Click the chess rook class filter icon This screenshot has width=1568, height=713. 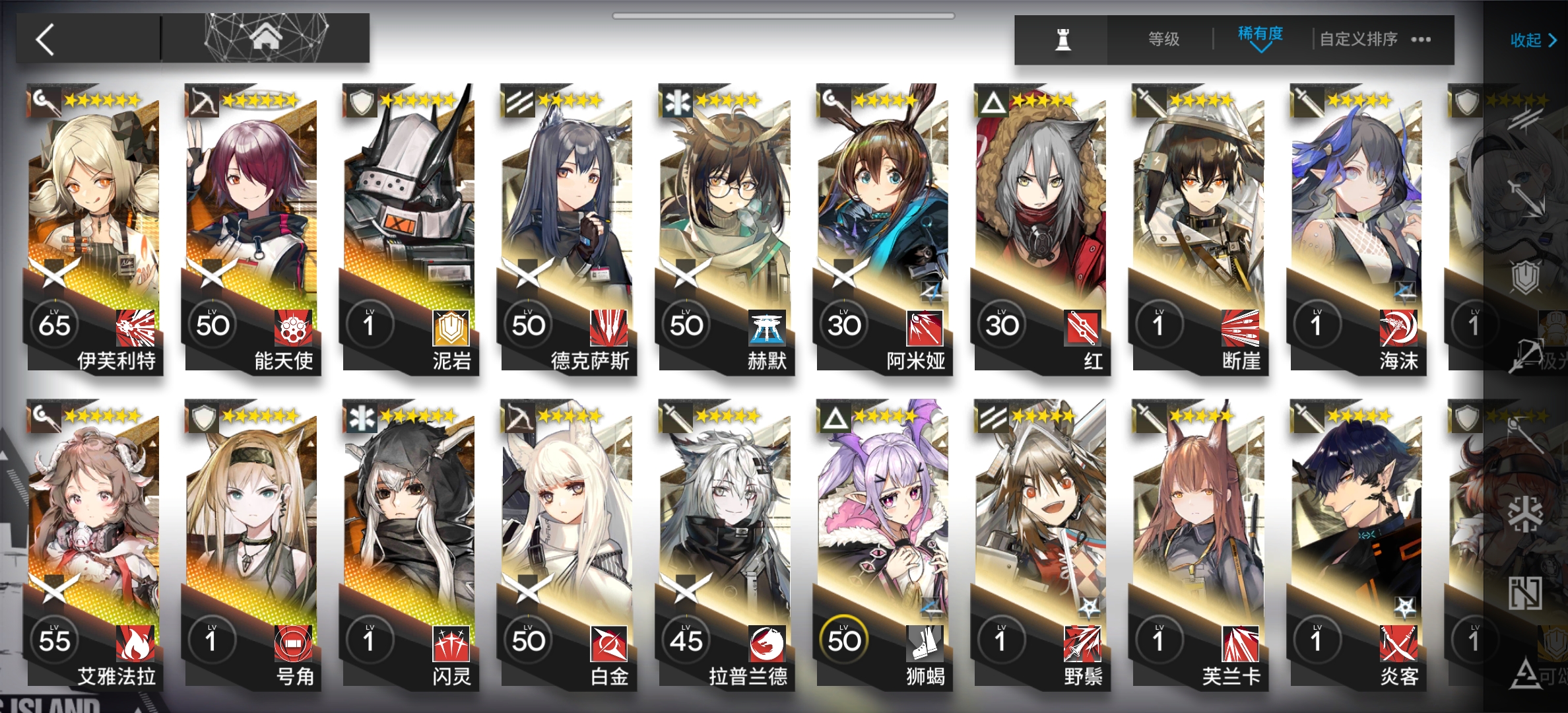point(1062,40)
